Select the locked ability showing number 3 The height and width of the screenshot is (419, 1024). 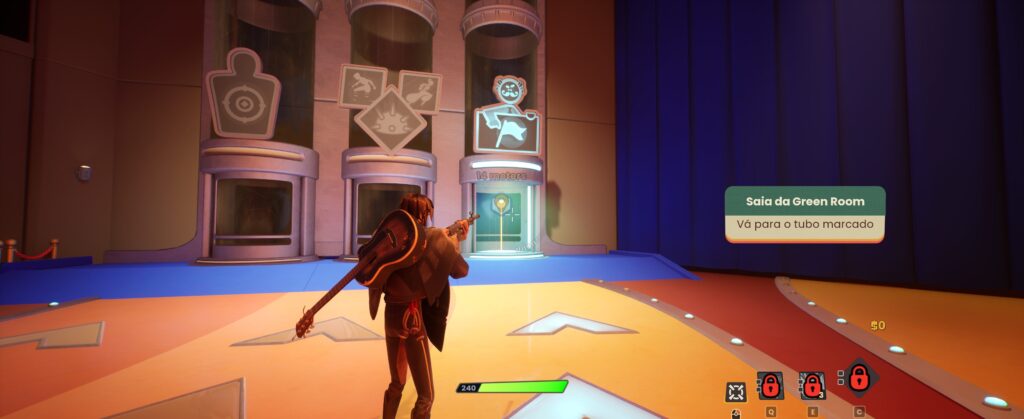(x=812, y=385)
